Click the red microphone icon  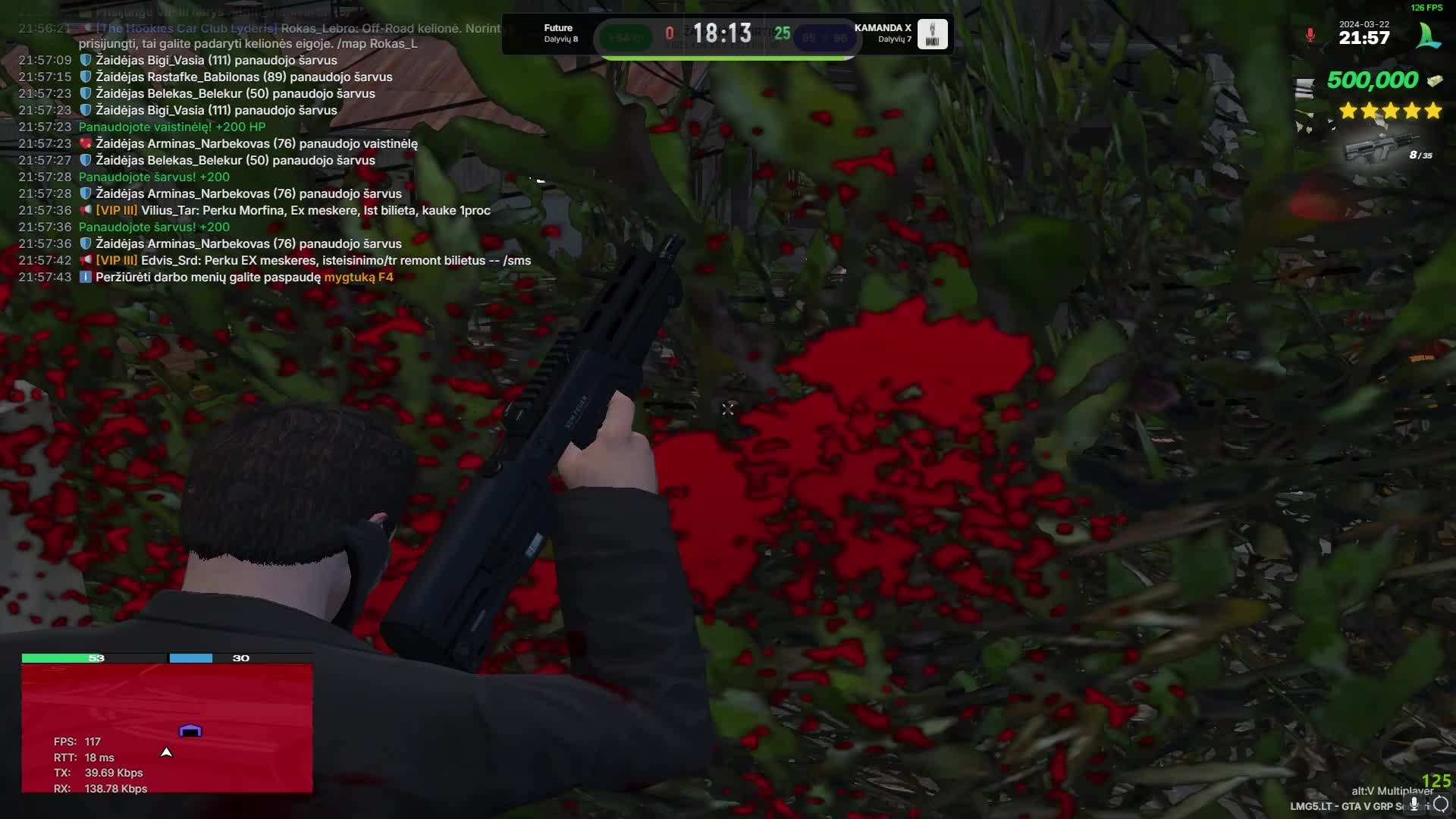pyautogui.click(x=1310, y=36)
